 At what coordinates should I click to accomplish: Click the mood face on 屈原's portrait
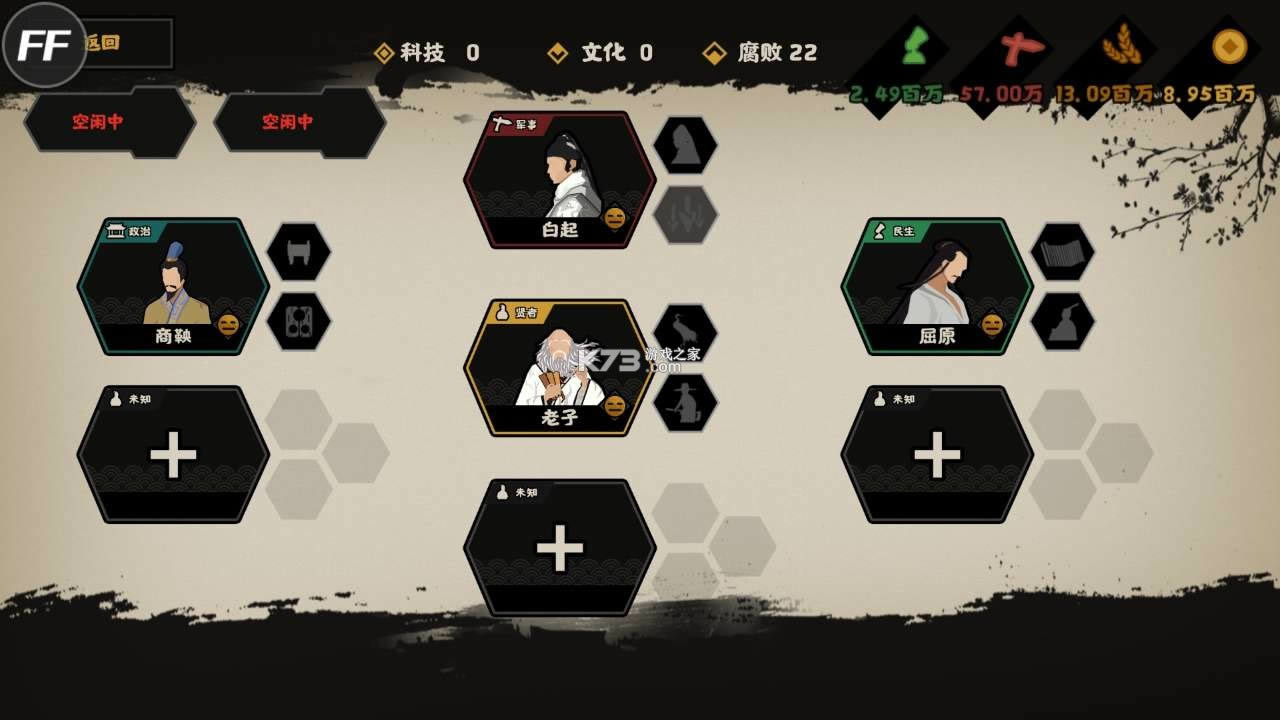pyautogui.click(x=991, y=324)
